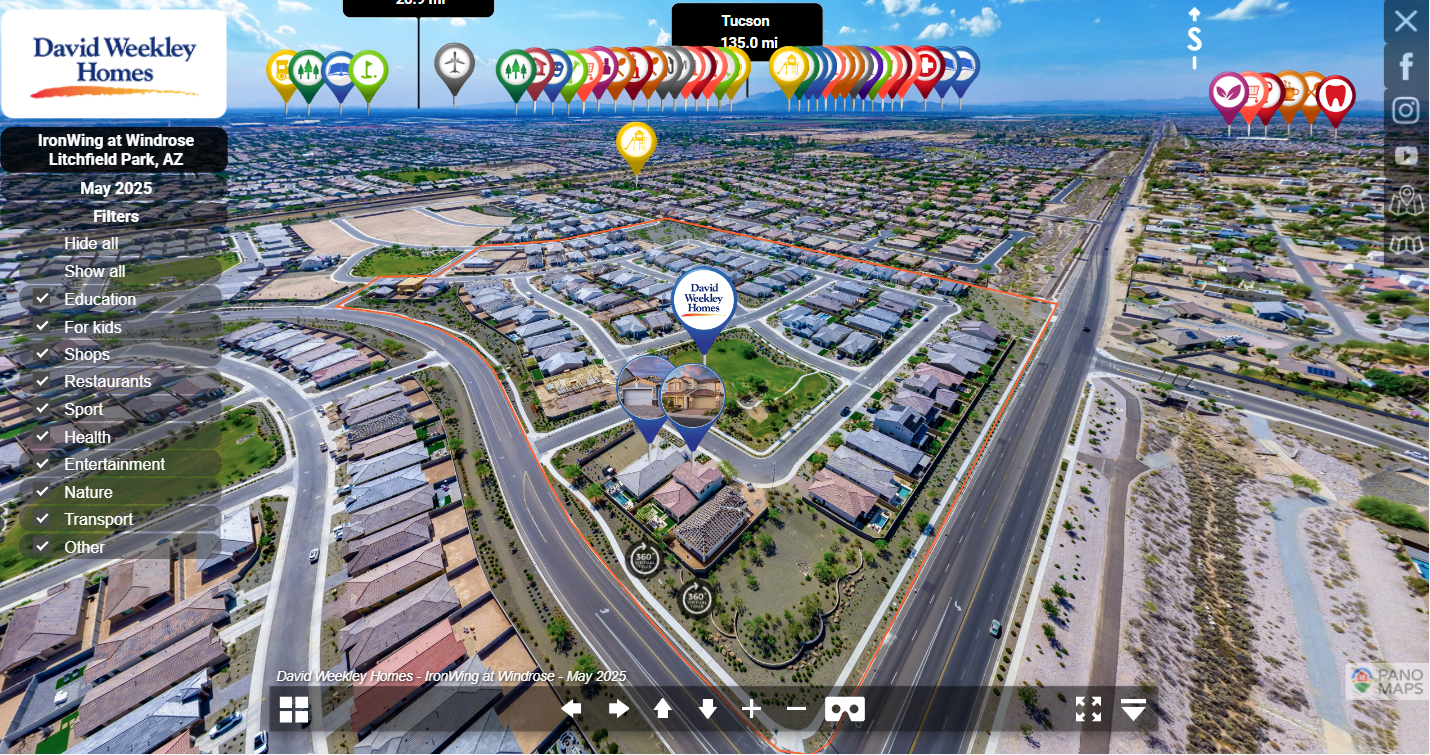Turn off the Transport filter
This screenshot has width=1430, height=755.
click(42, 519)
